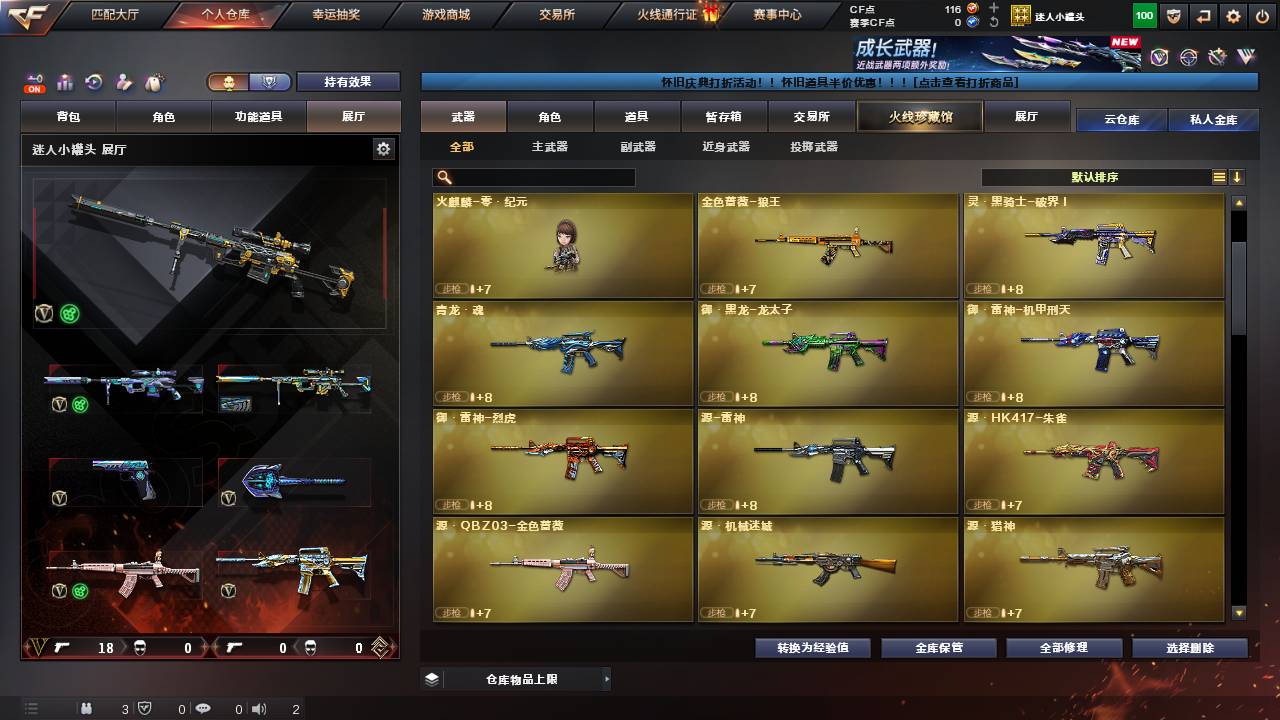Click the plus icon beside CF点 balance
This screenshot has height=720, width=1280.
(994, 8)
